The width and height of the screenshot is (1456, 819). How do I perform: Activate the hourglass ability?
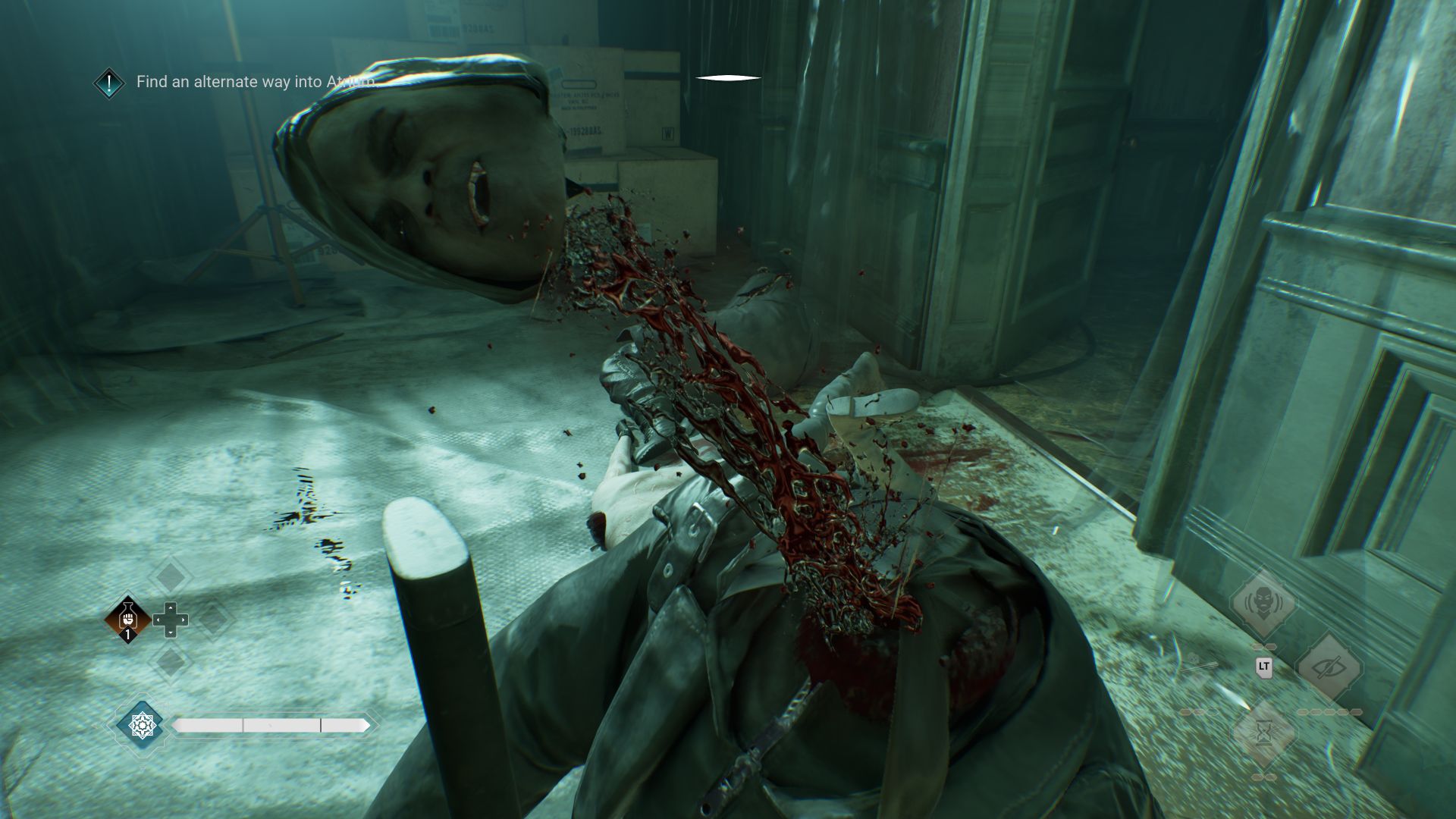click(1263, 733)
